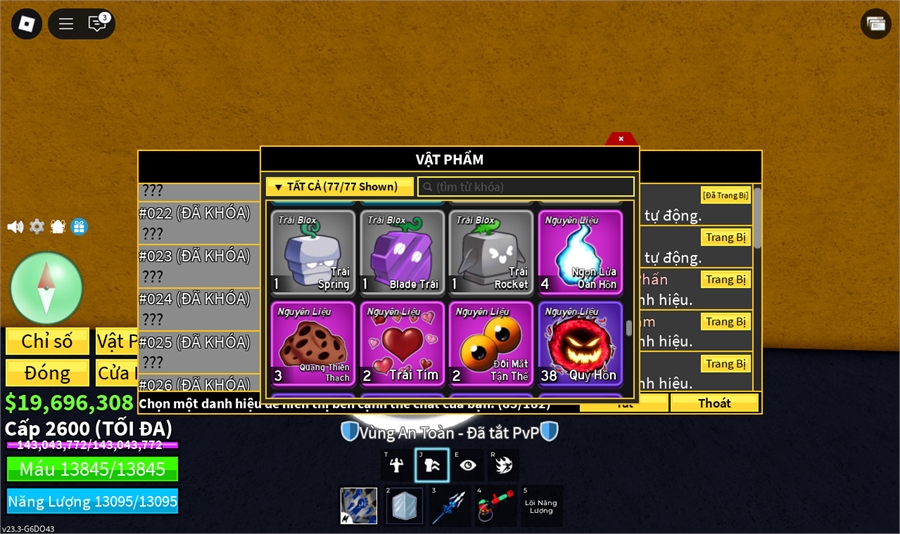Click the Quặng Thiên Thạch material slot
The height and width of the screenshot is (534, 900).
coord(313,343)
